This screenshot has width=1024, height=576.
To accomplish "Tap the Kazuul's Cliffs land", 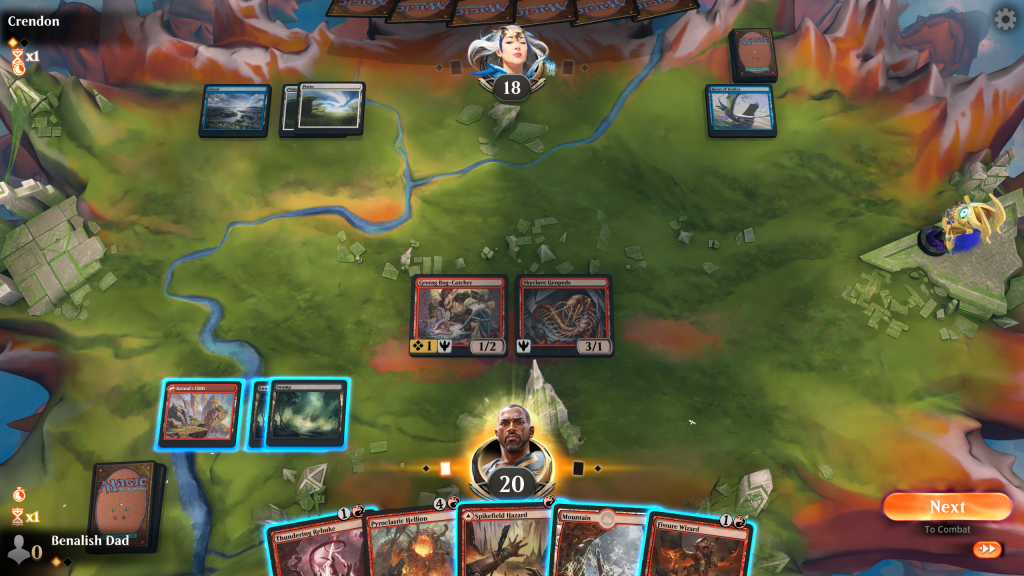I will 200,413.
